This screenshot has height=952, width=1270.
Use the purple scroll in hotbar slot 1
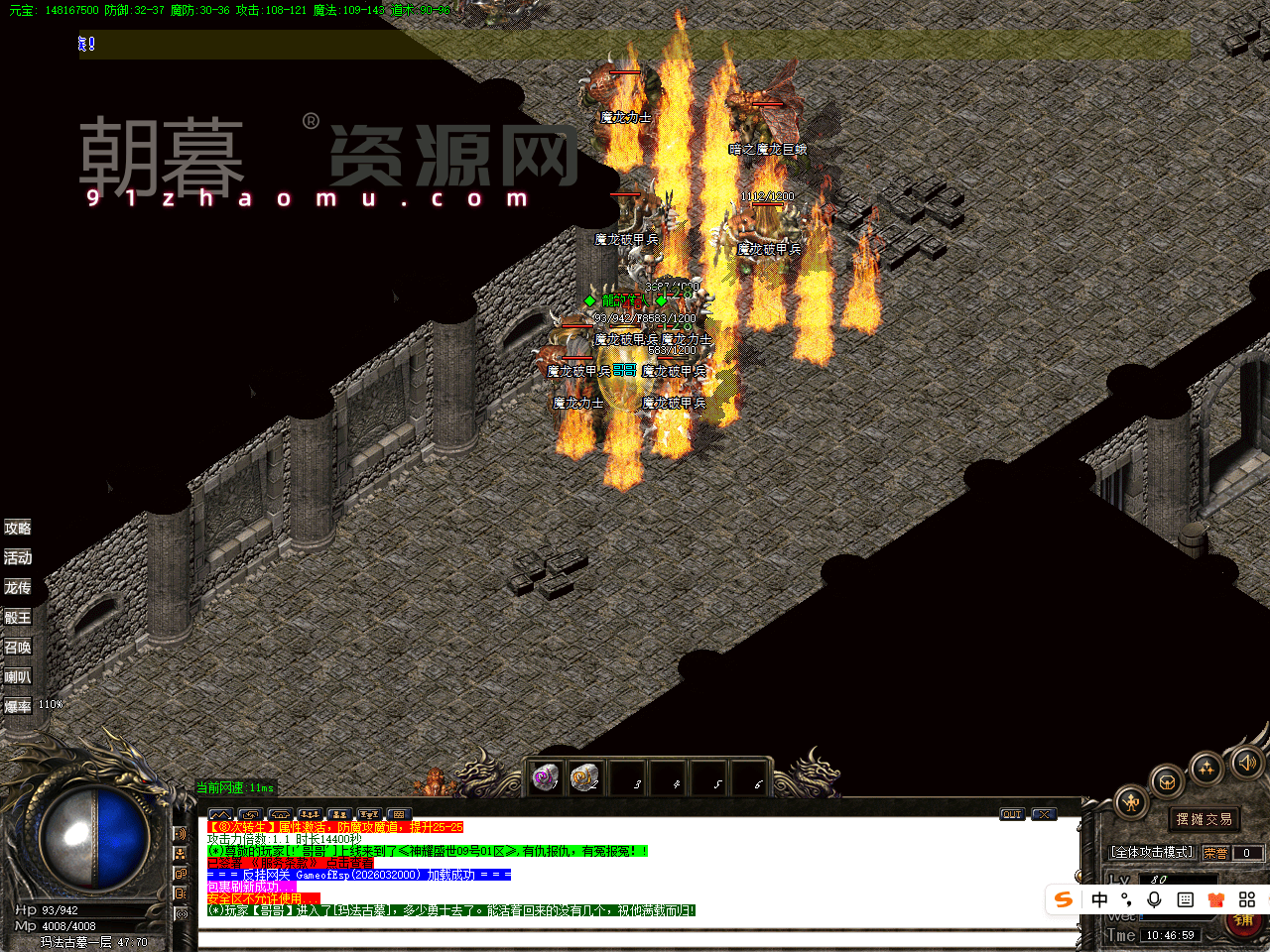[x=545, y=777]
